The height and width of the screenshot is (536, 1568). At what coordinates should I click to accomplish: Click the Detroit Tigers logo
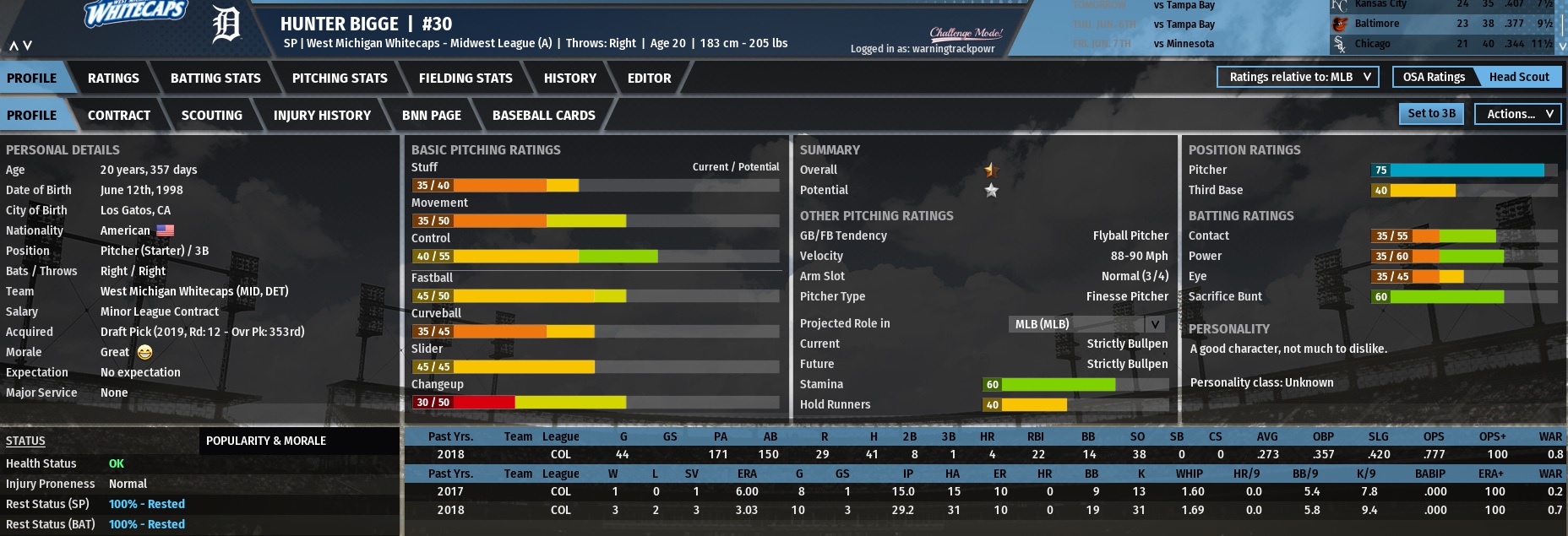[226, 25]
